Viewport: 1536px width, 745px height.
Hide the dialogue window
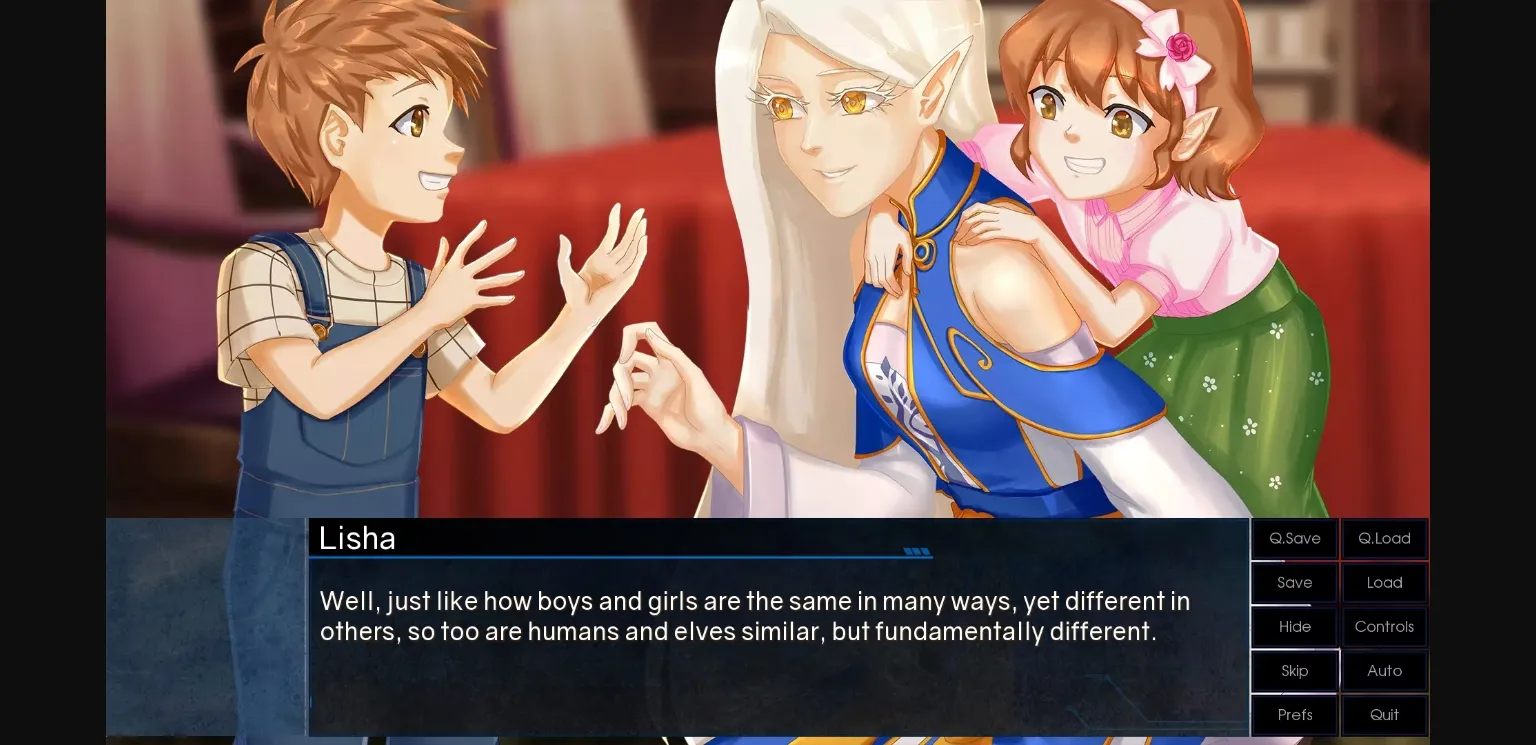pyautogui.click(x=1294, y=626)
